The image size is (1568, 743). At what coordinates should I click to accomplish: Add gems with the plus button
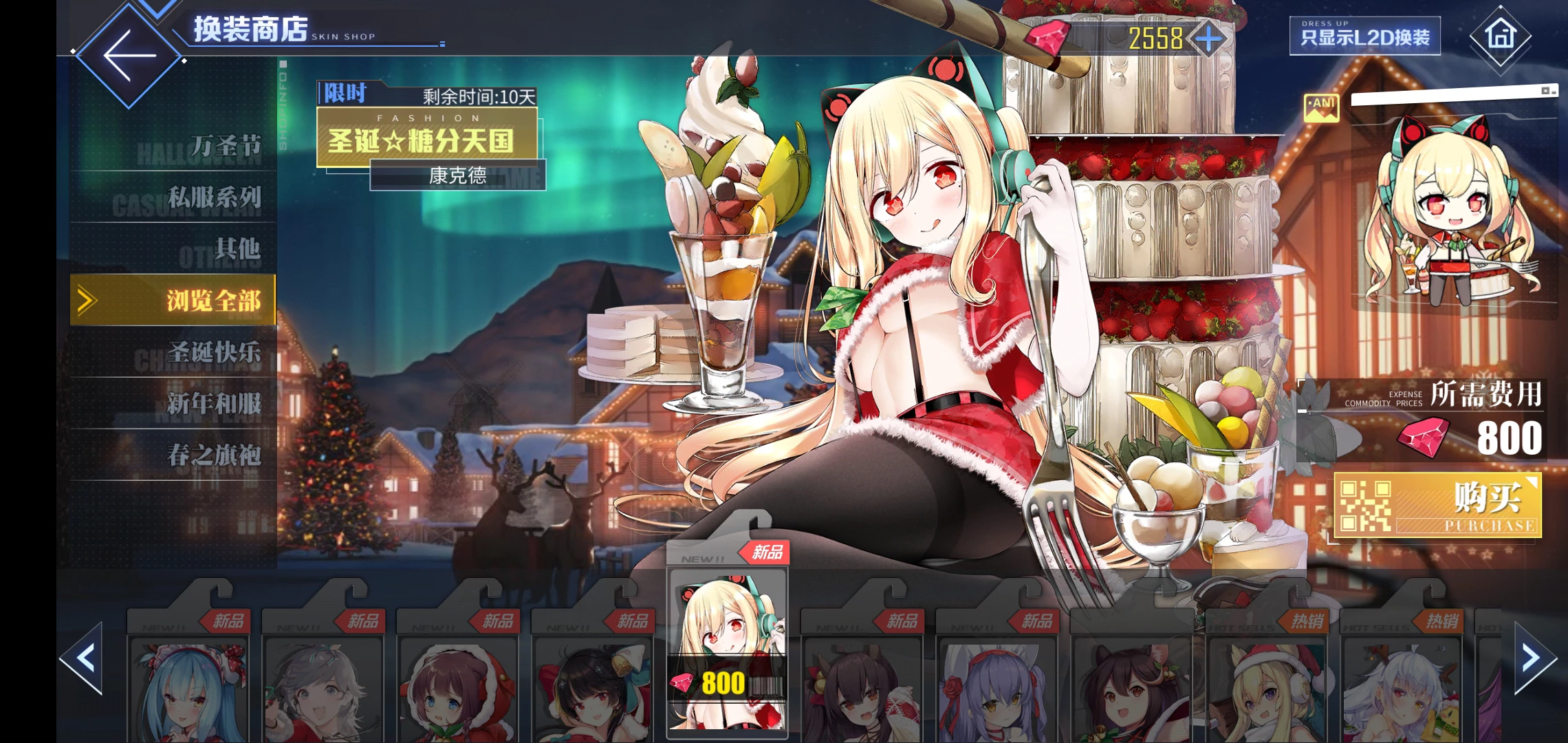1208,38
